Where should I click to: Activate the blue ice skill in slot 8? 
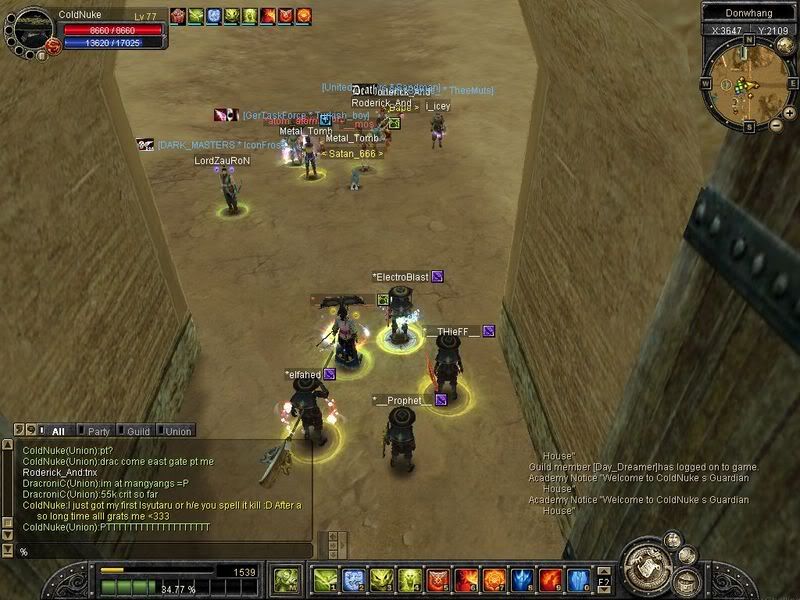coord(522,579)
